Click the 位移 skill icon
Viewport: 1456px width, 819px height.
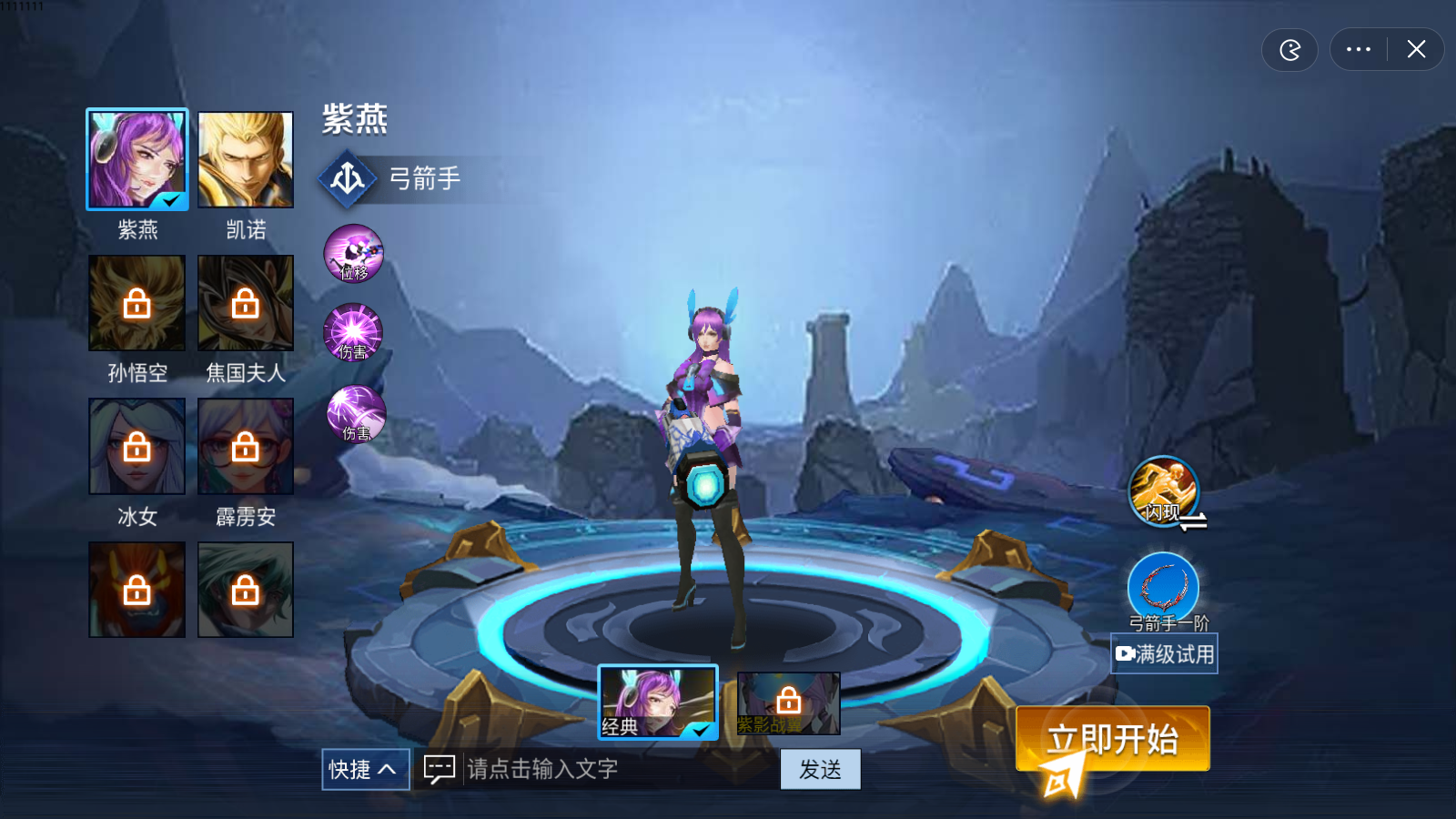(354, 254)
